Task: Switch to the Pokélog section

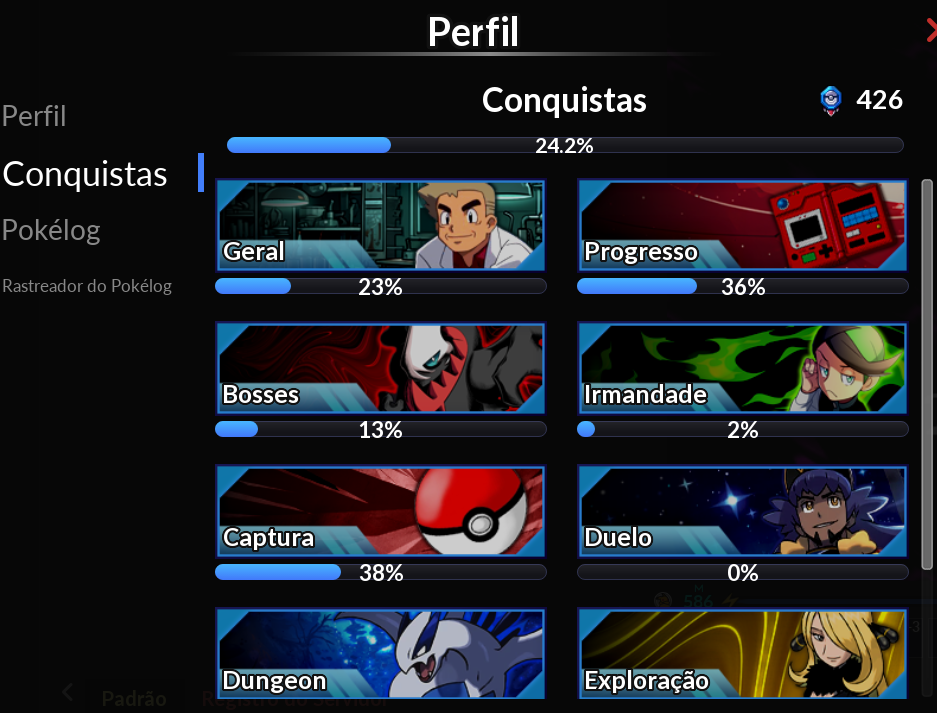Action: 51,230
